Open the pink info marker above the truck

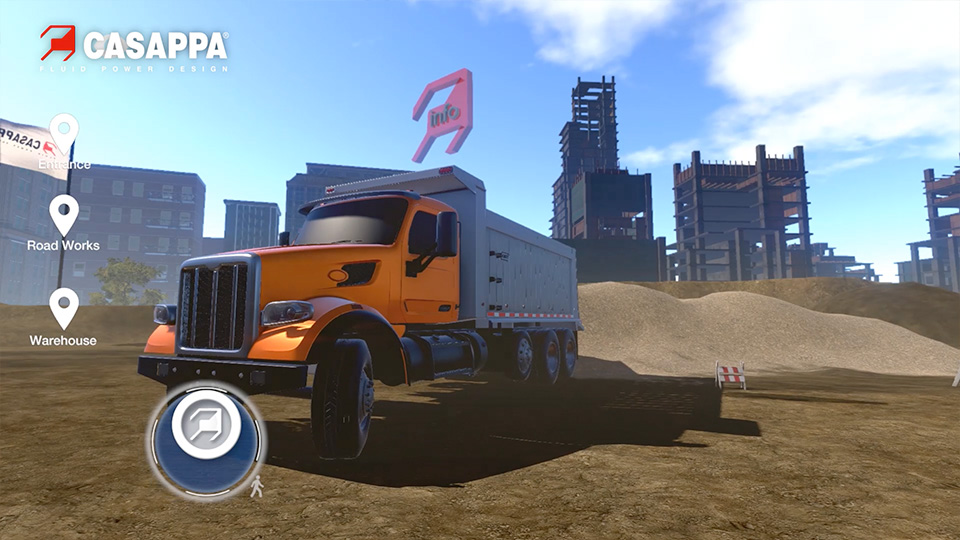[x=443, y=116]
